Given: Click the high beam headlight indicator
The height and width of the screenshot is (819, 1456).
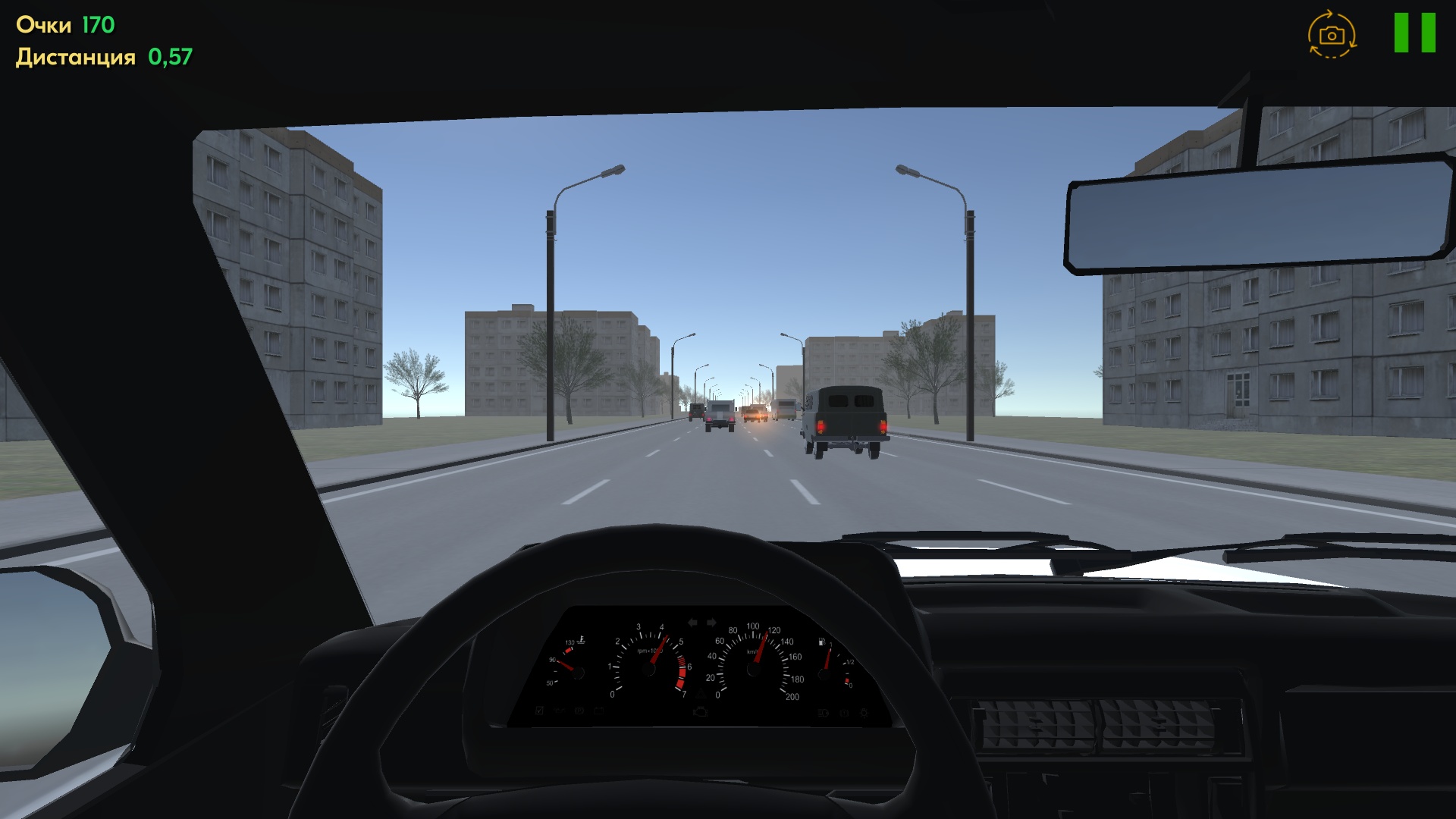Looking at the screenshot, I should [x=822, y=711].
